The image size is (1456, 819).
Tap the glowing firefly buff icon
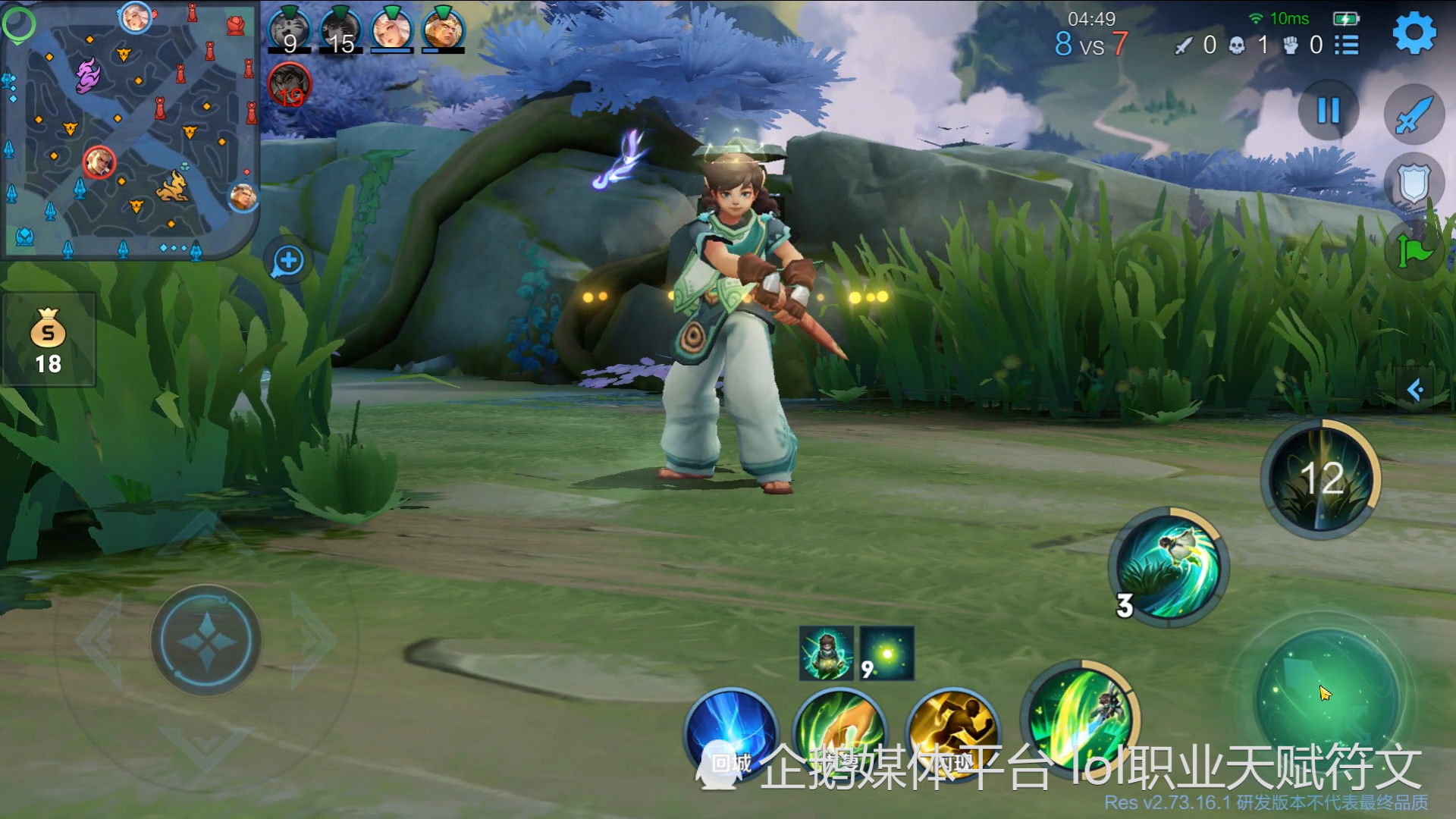click(886, 654)
